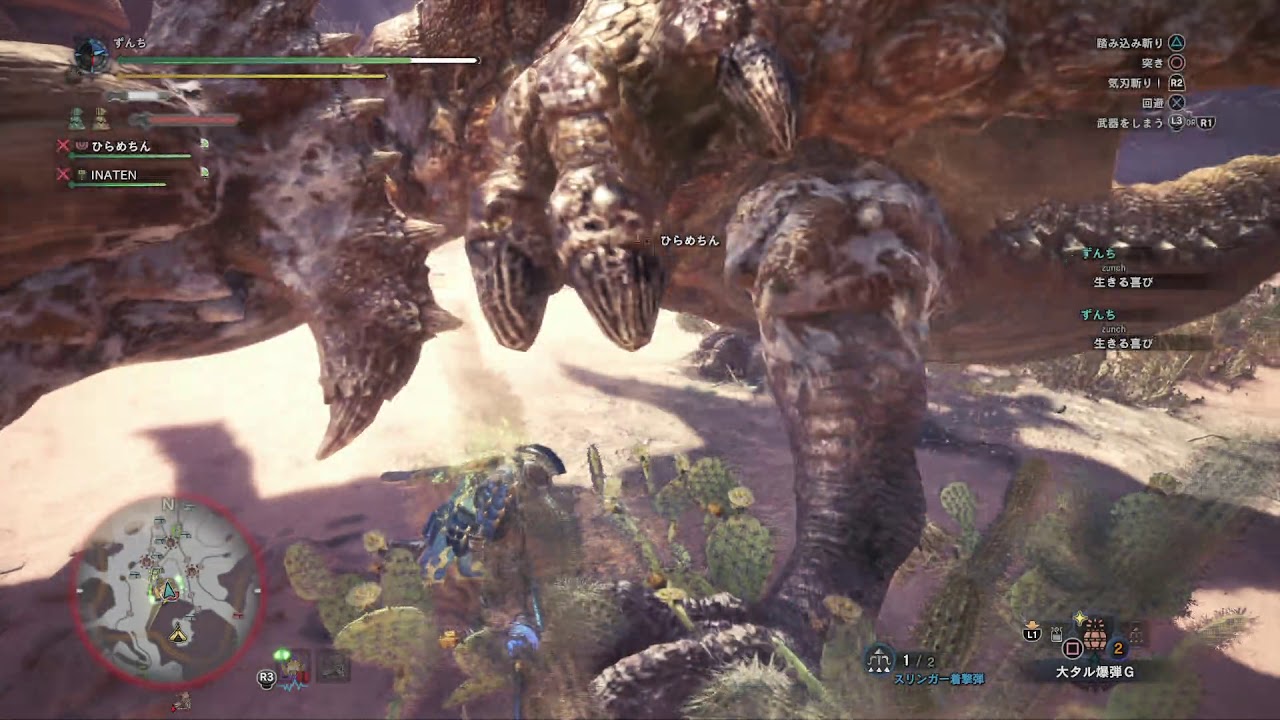
Task: Select the 大タル爆弾G barrel bomb item
Action: tap(1097, 634)
